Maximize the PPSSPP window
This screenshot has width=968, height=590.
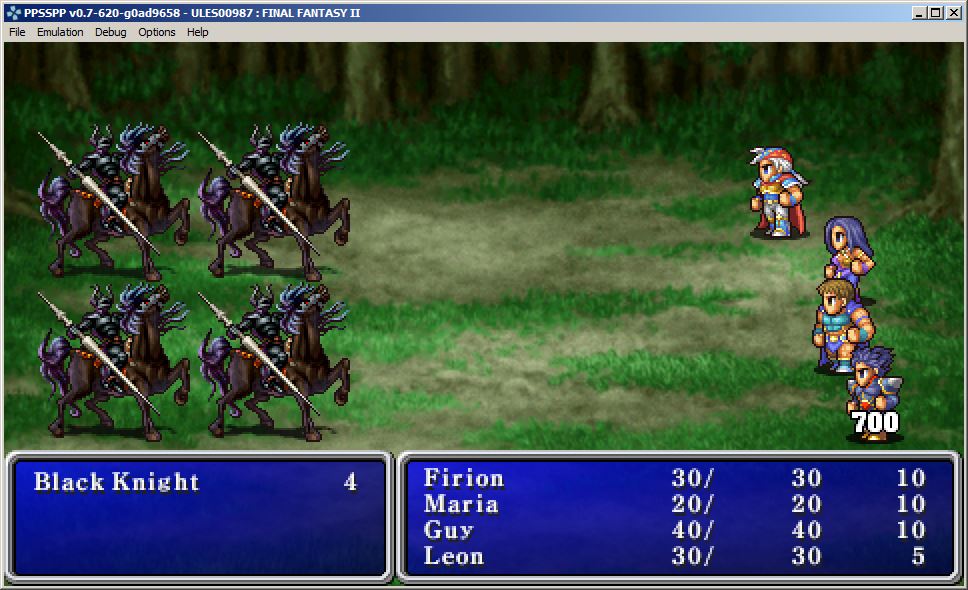point(936,13)
